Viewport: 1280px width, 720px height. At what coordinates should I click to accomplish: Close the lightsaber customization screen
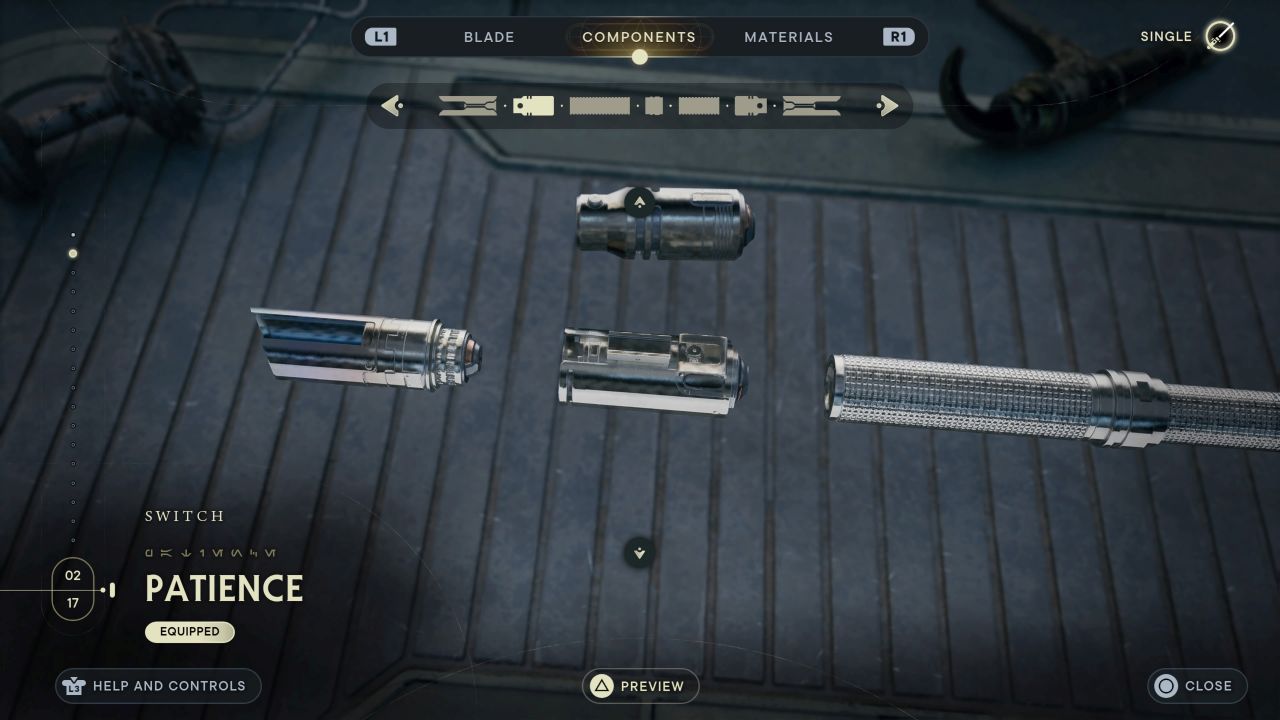[x=1196, y=686]
